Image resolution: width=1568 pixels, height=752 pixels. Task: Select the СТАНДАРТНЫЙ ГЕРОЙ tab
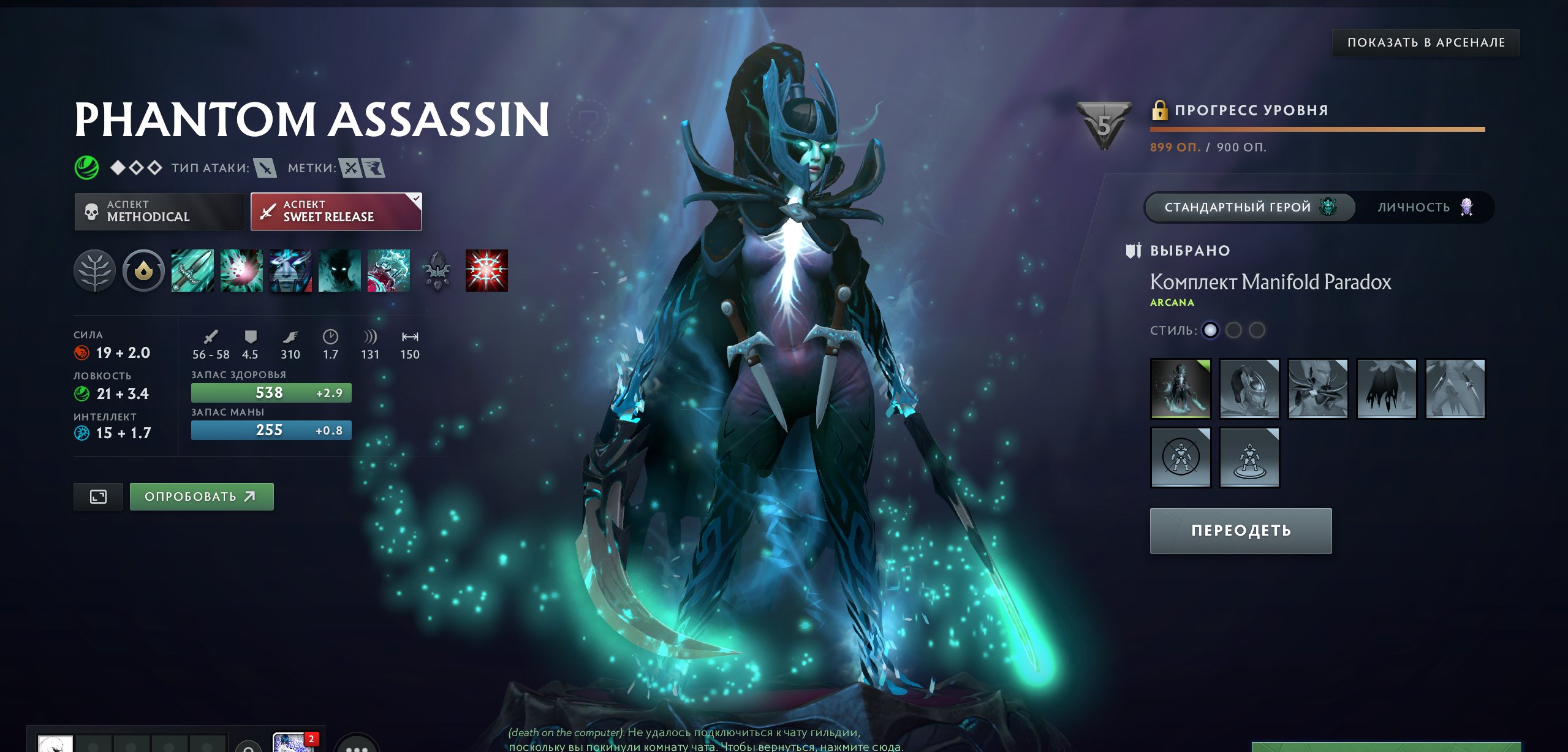pos(1250,207)
